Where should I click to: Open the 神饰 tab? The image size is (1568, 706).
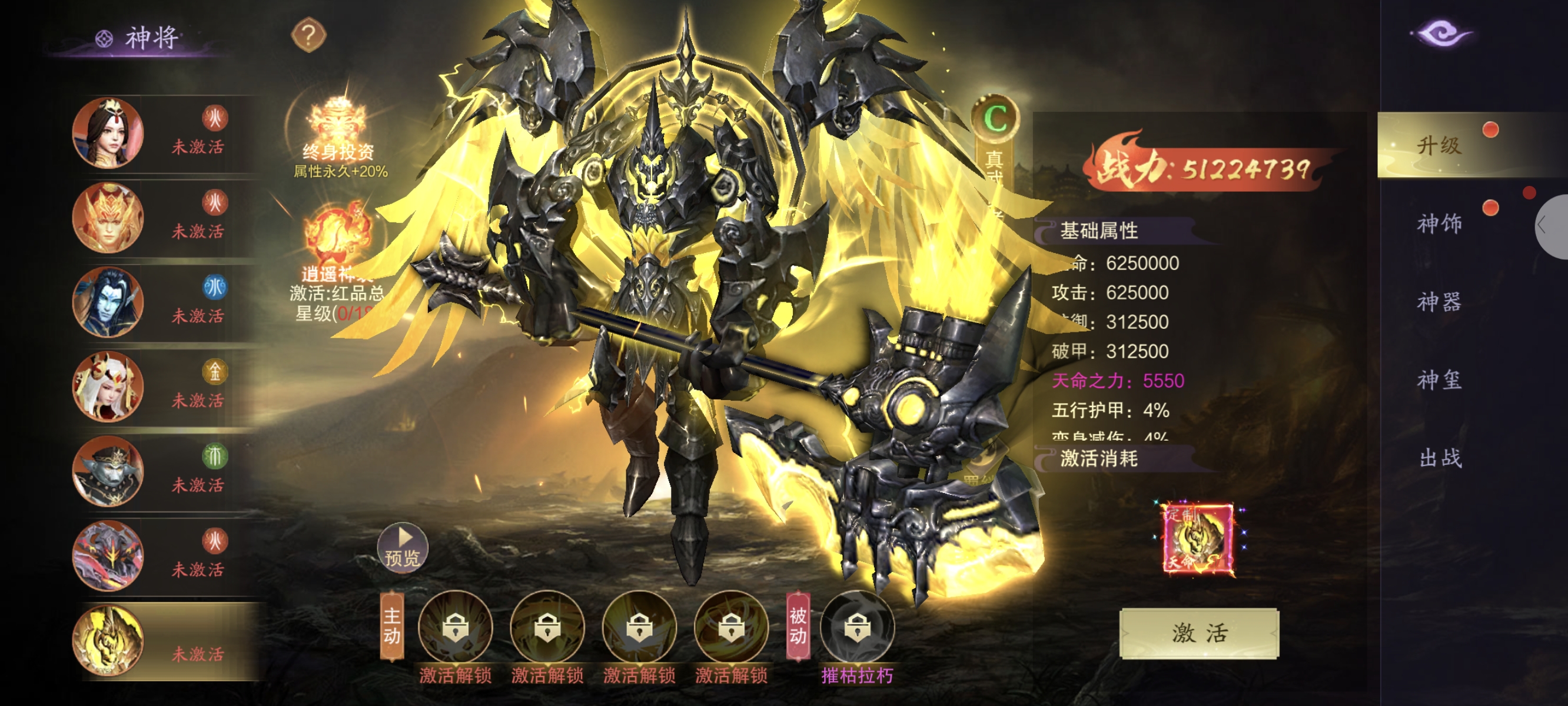pos(1439,224)
